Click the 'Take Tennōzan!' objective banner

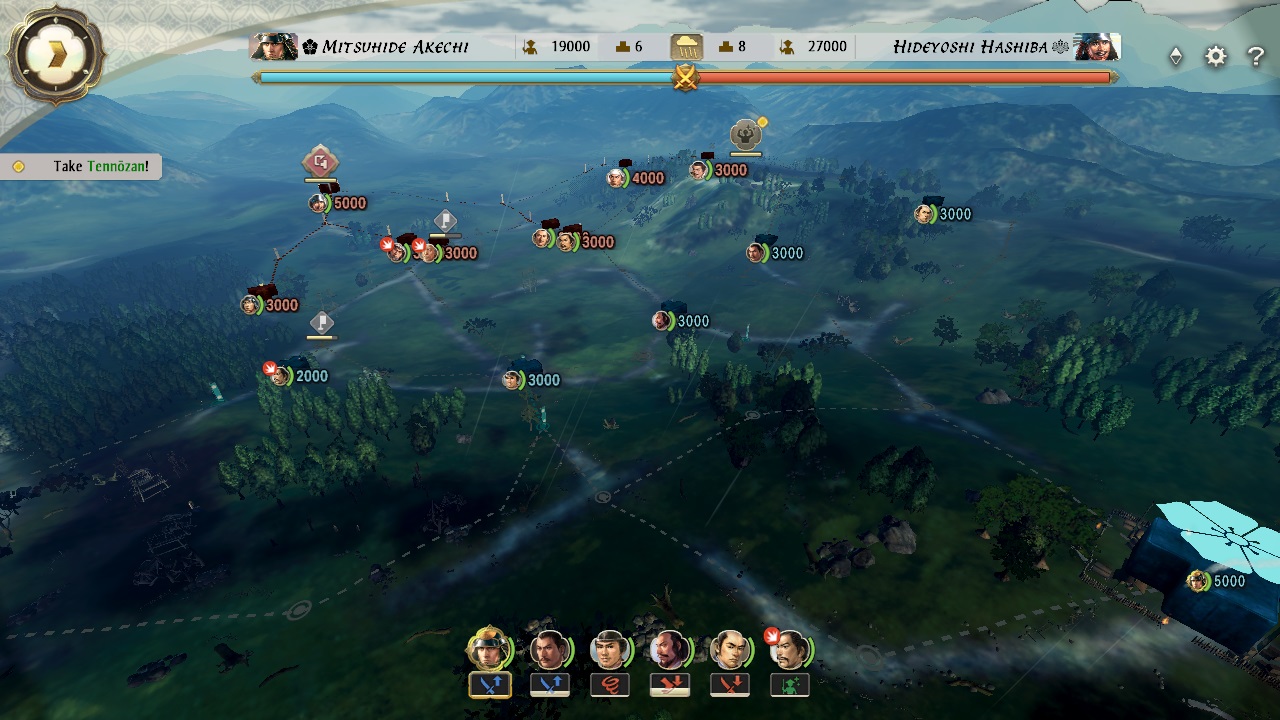pos(80,167)
